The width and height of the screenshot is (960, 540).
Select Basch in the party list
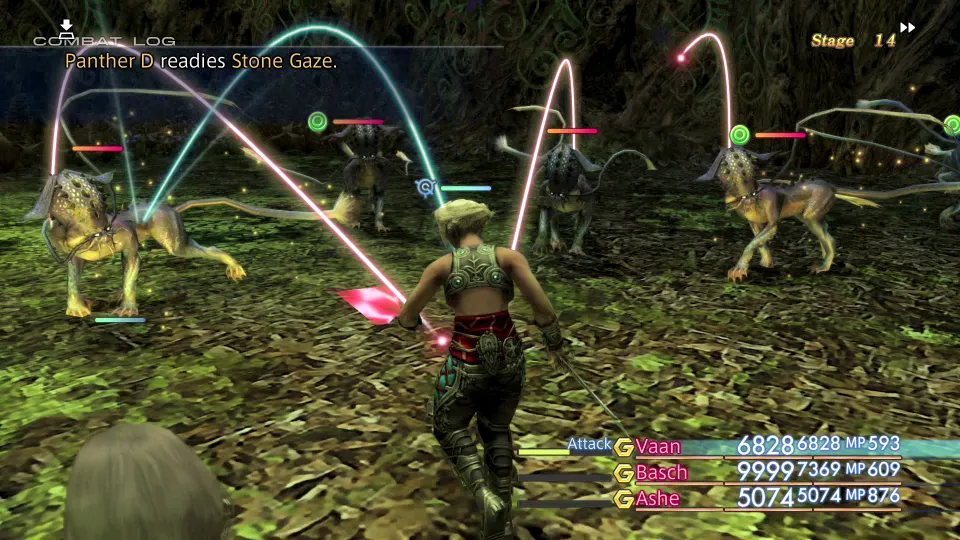point(661,472)
